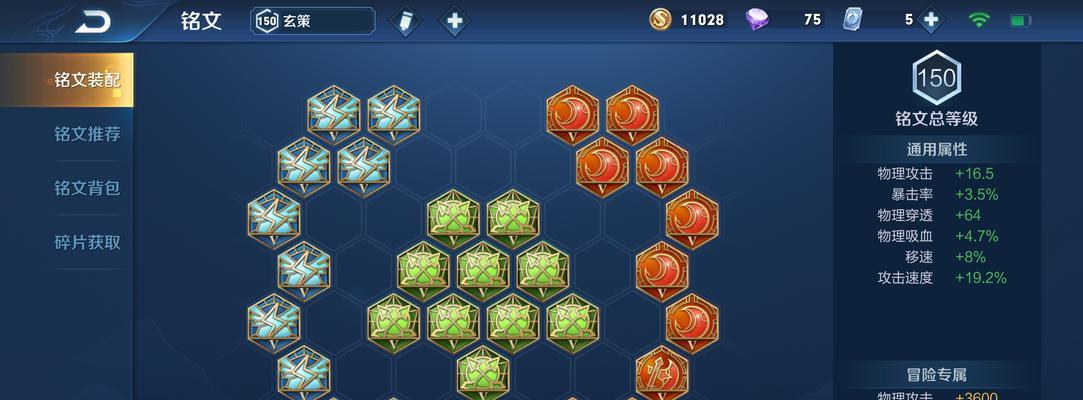The image size is (1083, 400).
Task: Open the 铭文推荐 tab
Action: (87, 134)
